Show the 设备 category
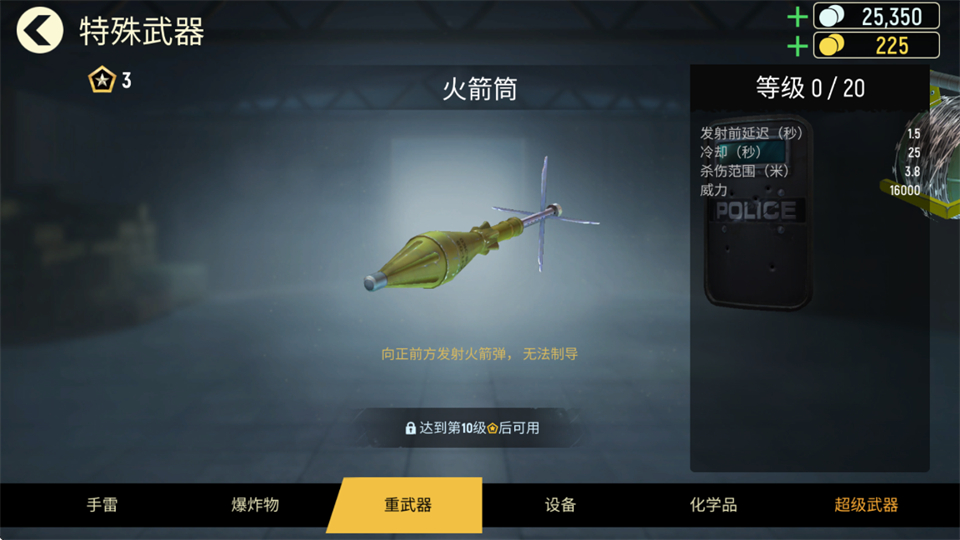Screen dimensions: 960x540 (560, 505)
